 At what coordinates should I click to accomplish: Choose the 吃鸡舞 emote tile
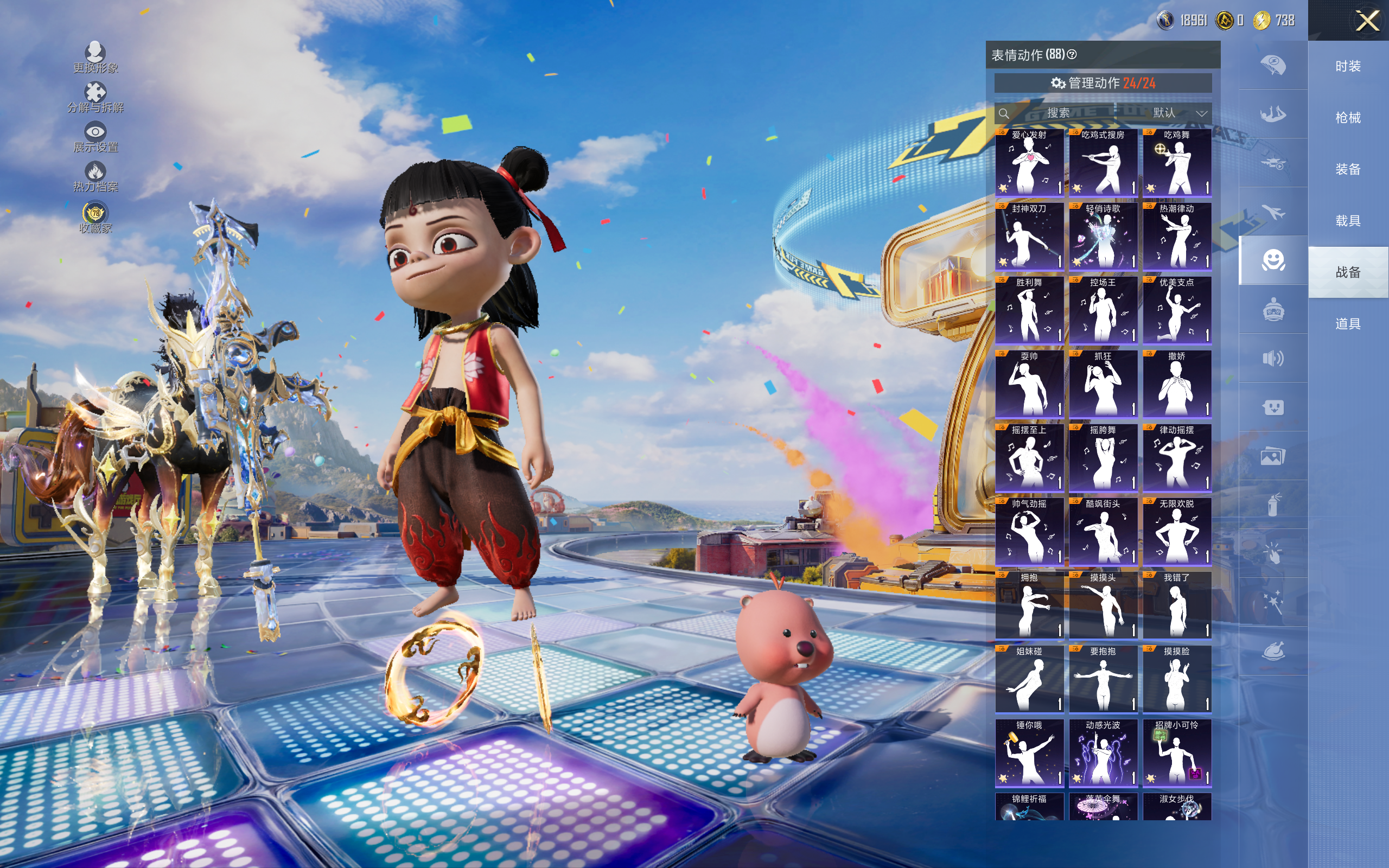tap(1177, 162)
